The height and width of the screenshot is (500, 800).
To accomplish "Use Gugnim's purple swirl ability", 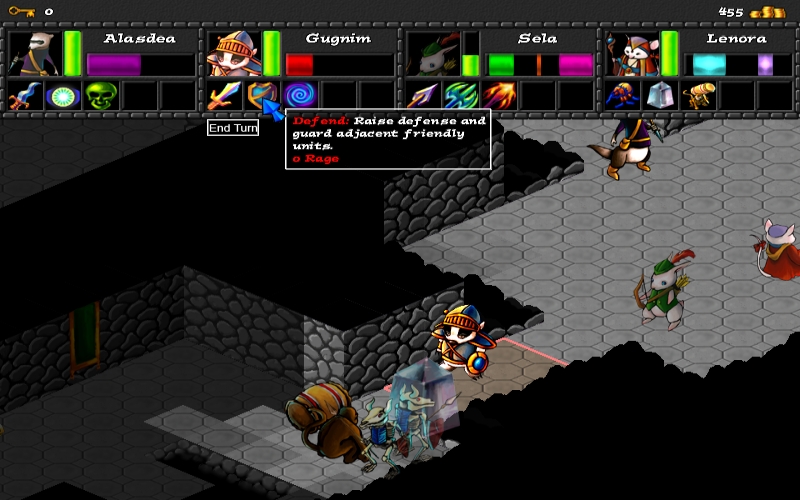I will pos(299,96).
